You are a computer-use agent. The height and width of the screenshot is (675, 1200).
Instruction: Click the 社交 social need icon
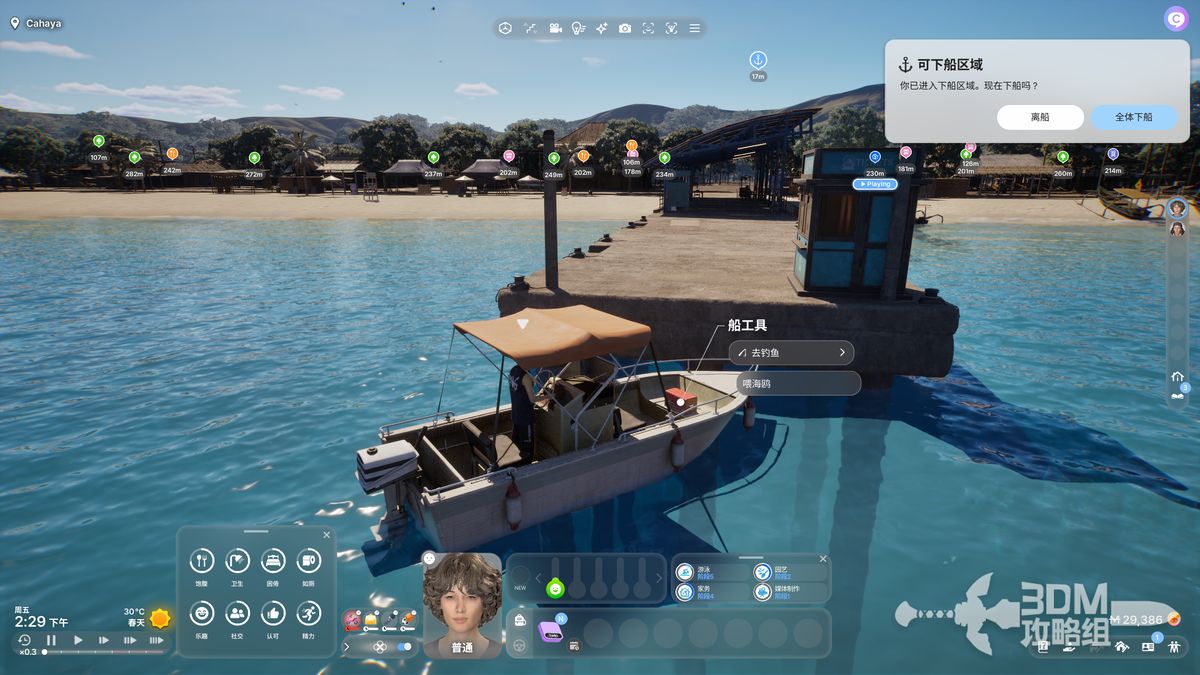coord(237,613)
